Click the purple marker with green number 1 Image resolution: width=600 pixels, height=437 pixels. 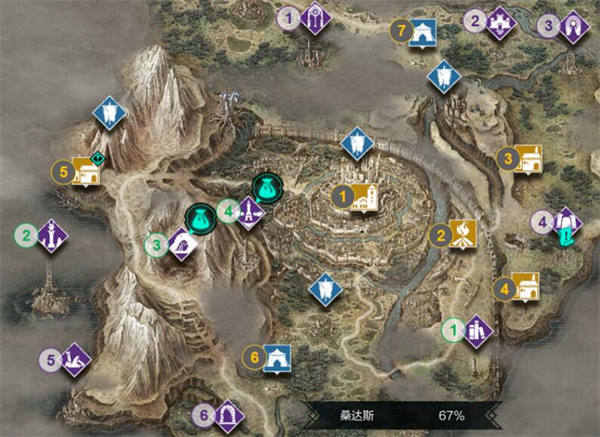click(x=476, y=329)
